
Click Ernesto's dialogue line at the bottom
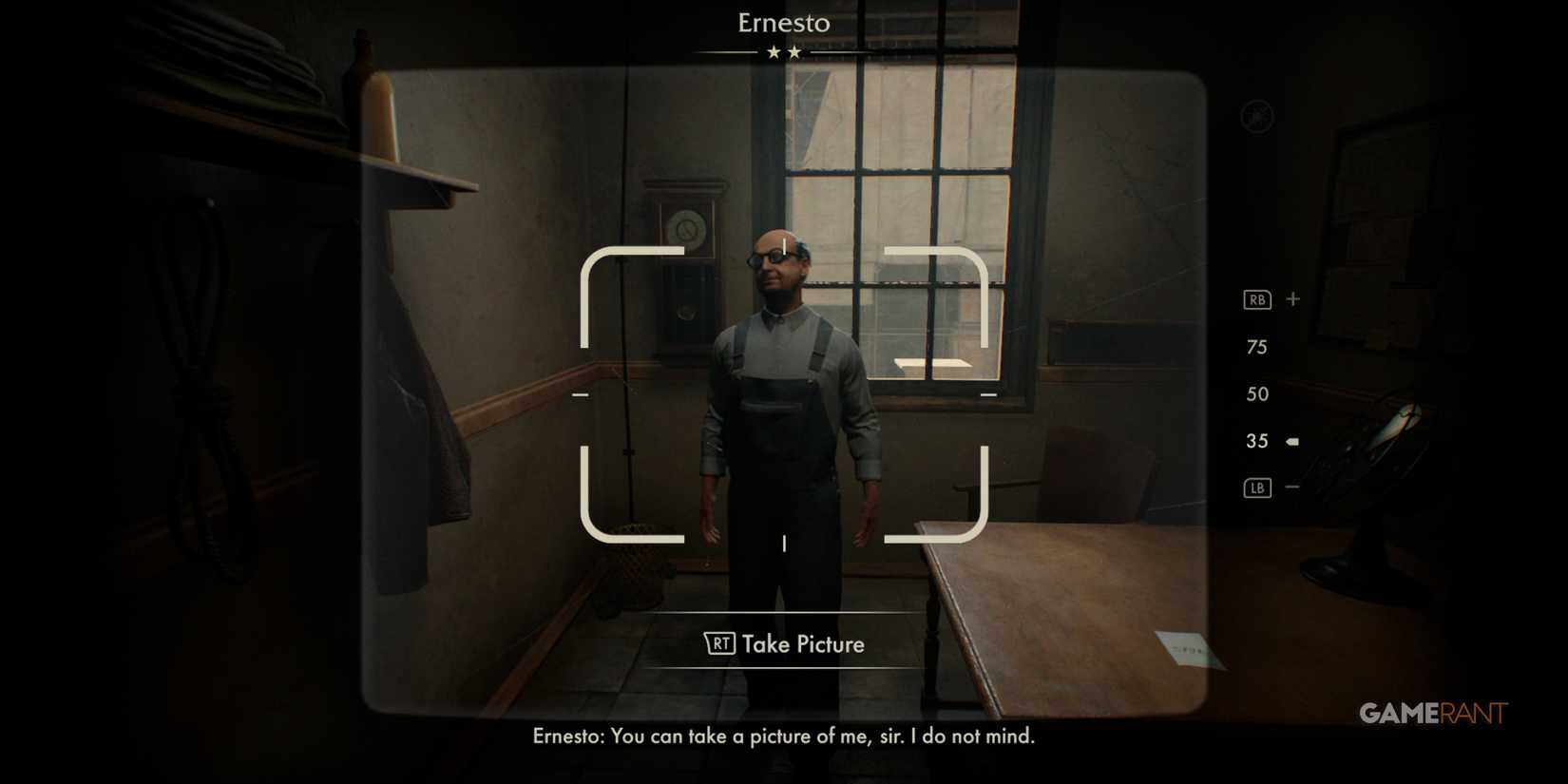tap(783, 736)
